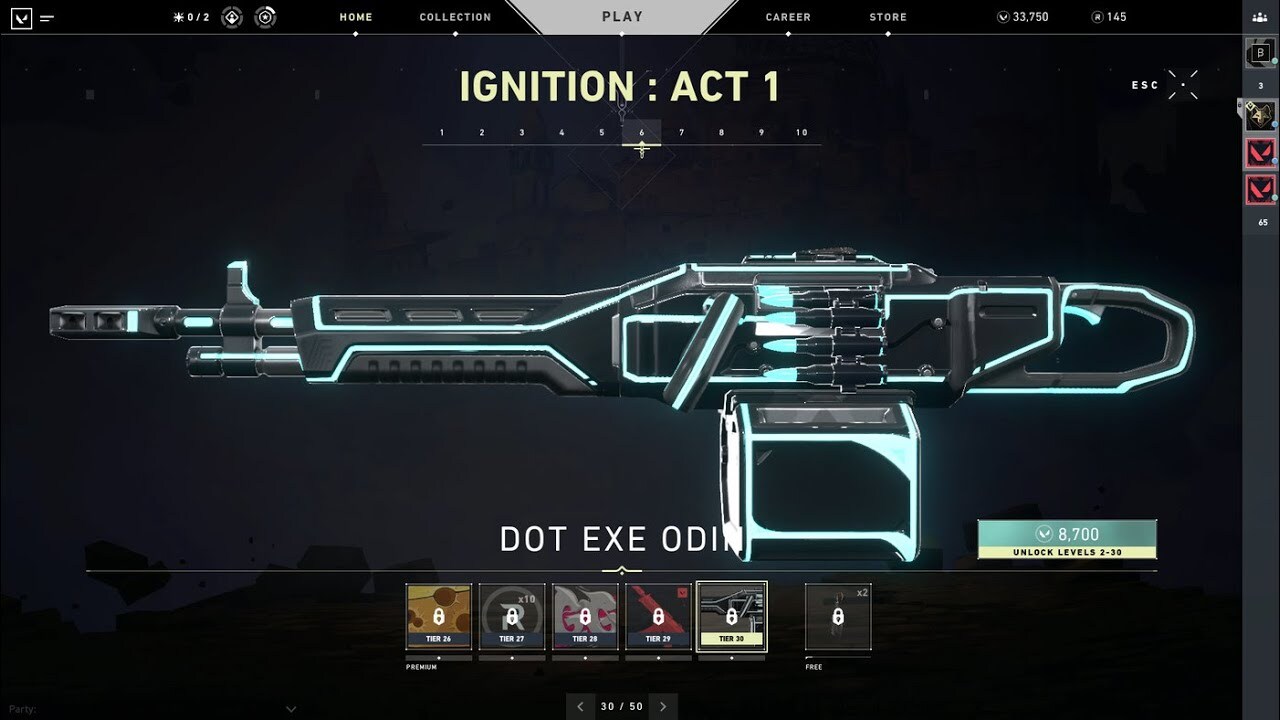The height and width of the screenshot is (720, 1280).
Task: Go to the Collection page
Action: click(455, 17)
